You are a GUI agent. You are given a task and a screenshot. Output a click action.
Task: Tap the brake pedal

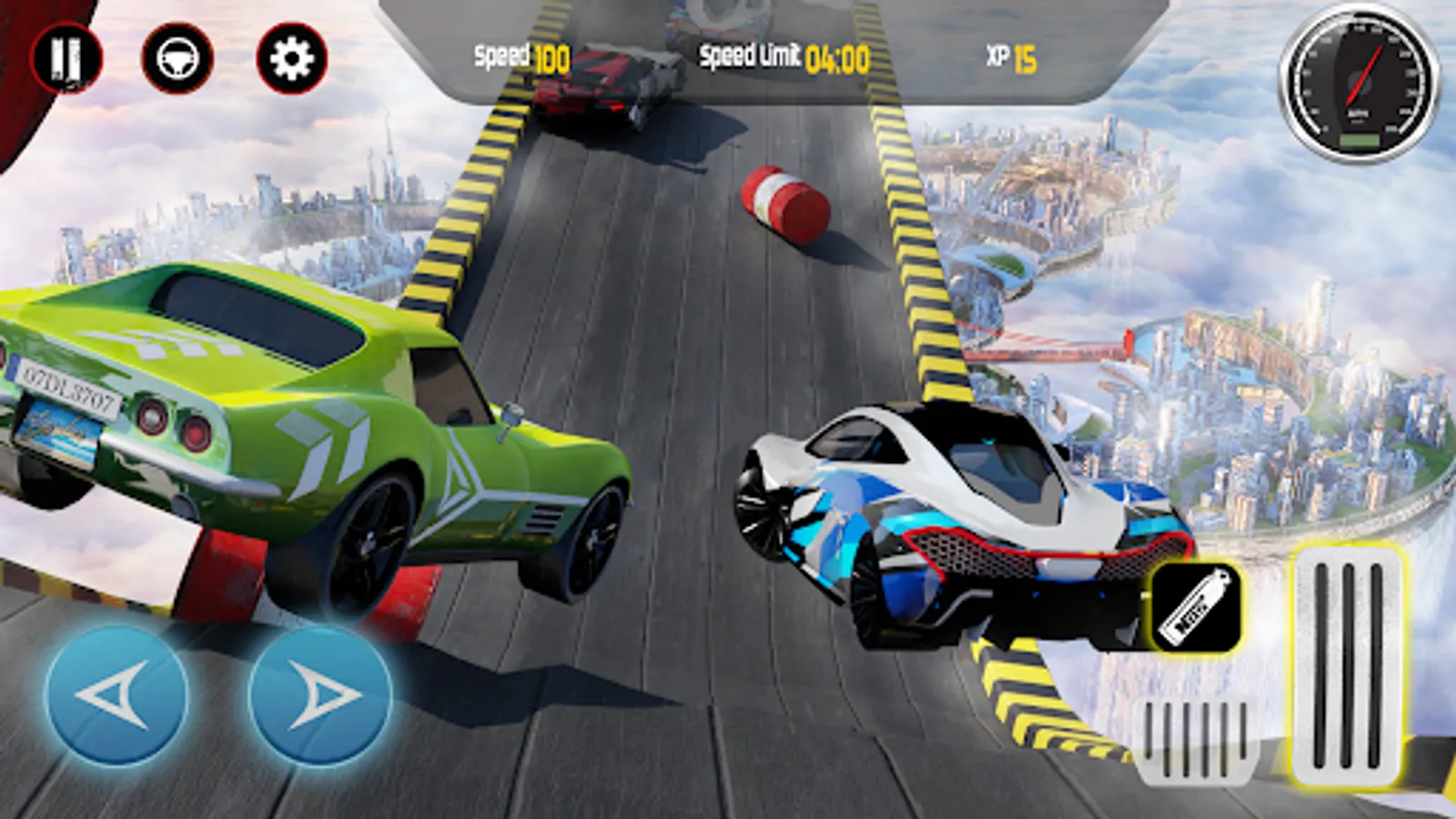[x=1196, y=742]
